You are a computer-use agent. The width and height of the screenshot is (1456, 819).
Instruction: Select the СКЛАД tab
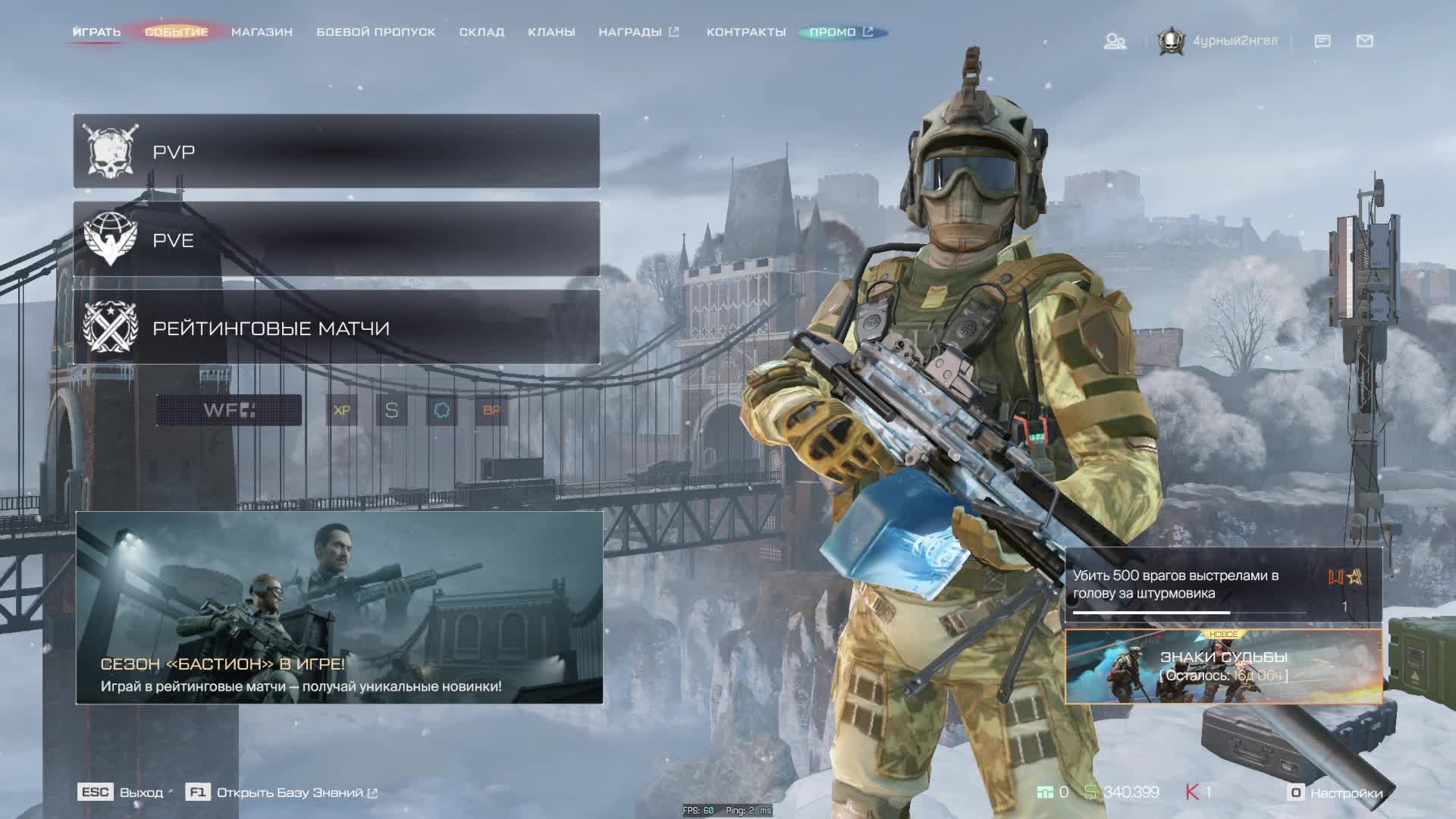pos(482,32)
